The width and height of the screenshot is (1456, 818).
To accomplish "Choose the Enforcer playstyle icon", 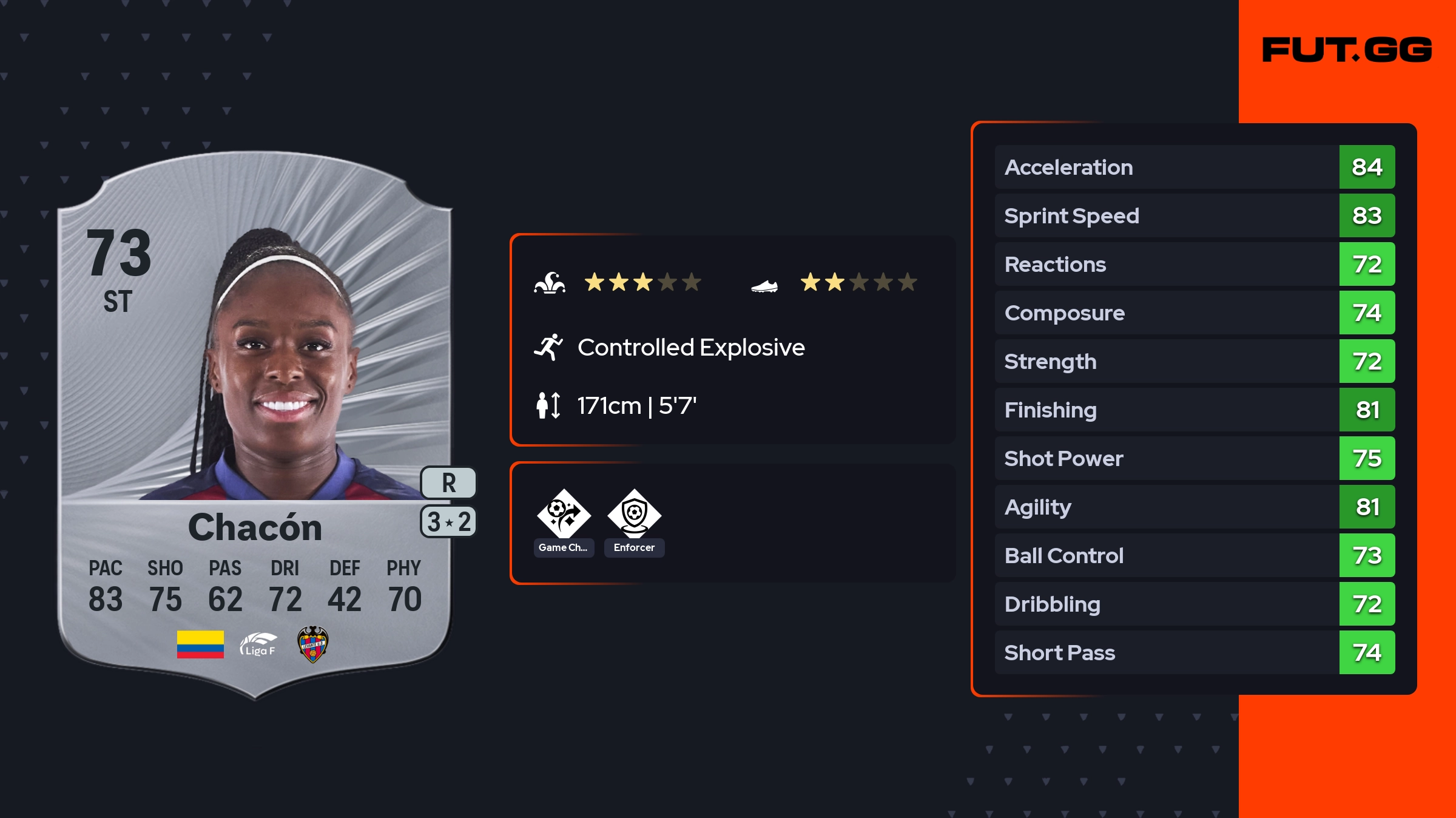I will [634, 515].
